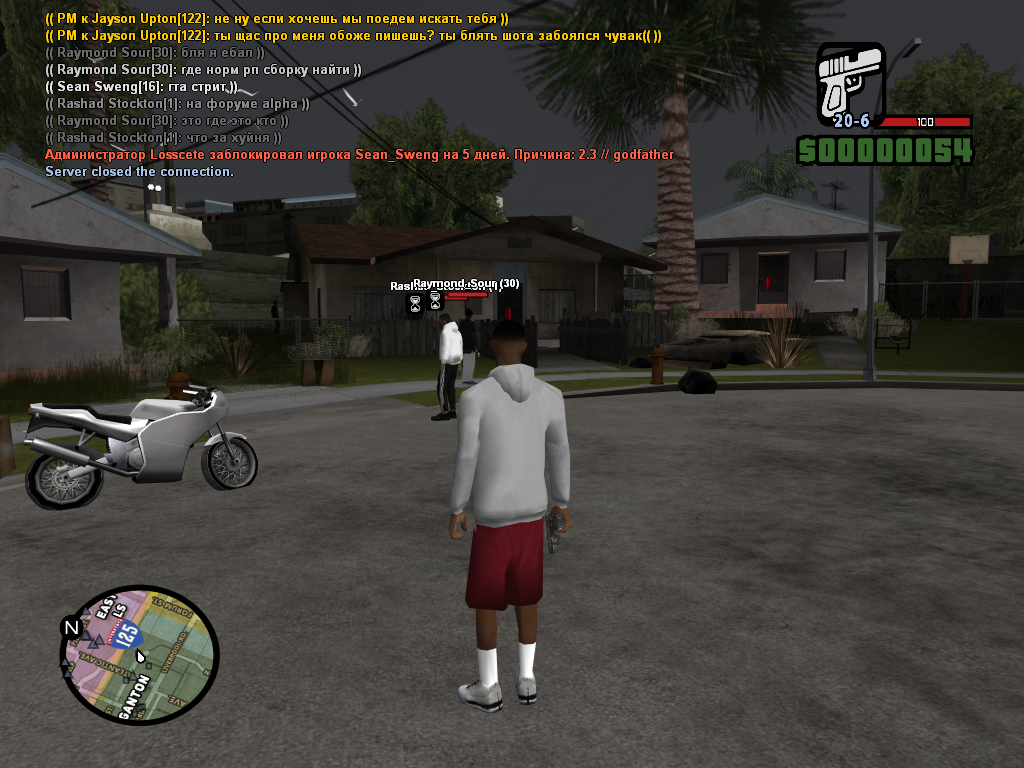Click the Raymond Sour (30) player nametag
Viewport: 1024px width, 768px height.
click(467, 284)
